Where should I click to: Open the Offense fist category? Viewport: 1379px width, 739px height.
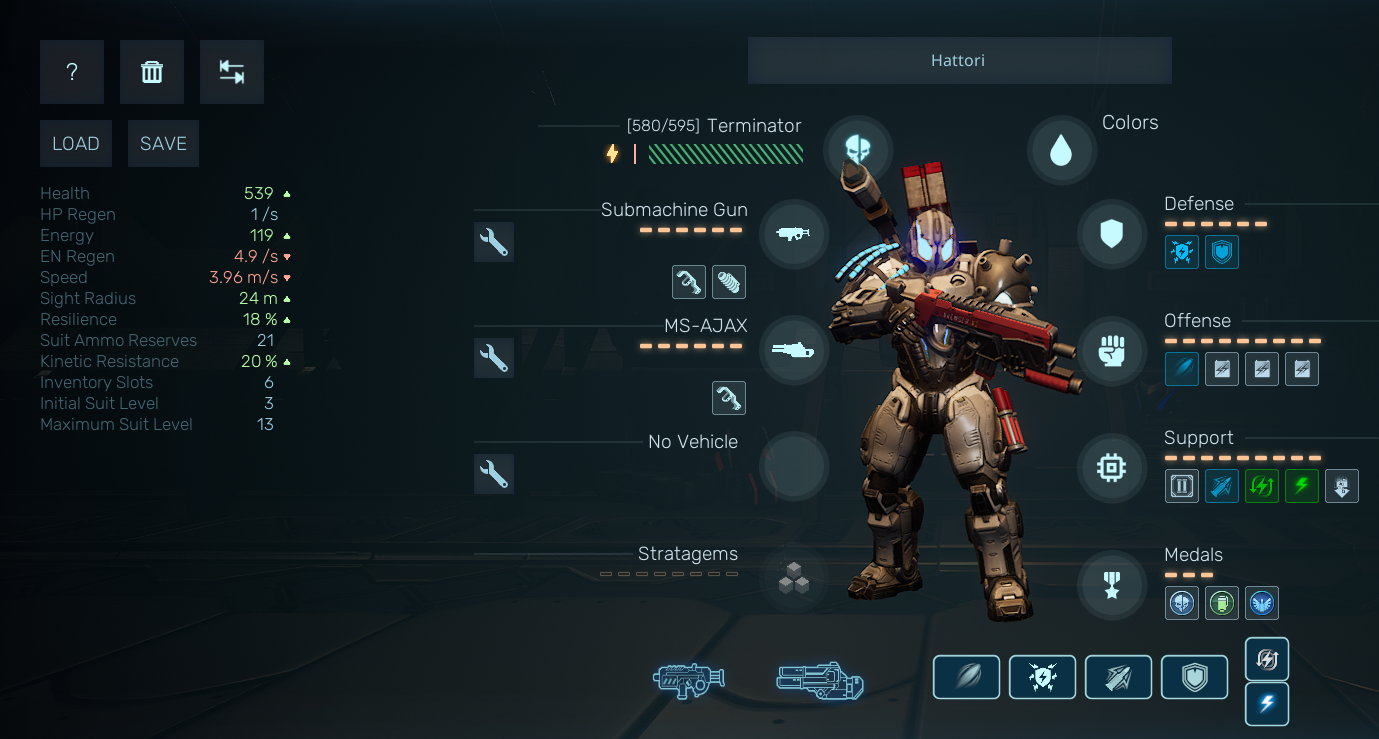click(1111, 351)
